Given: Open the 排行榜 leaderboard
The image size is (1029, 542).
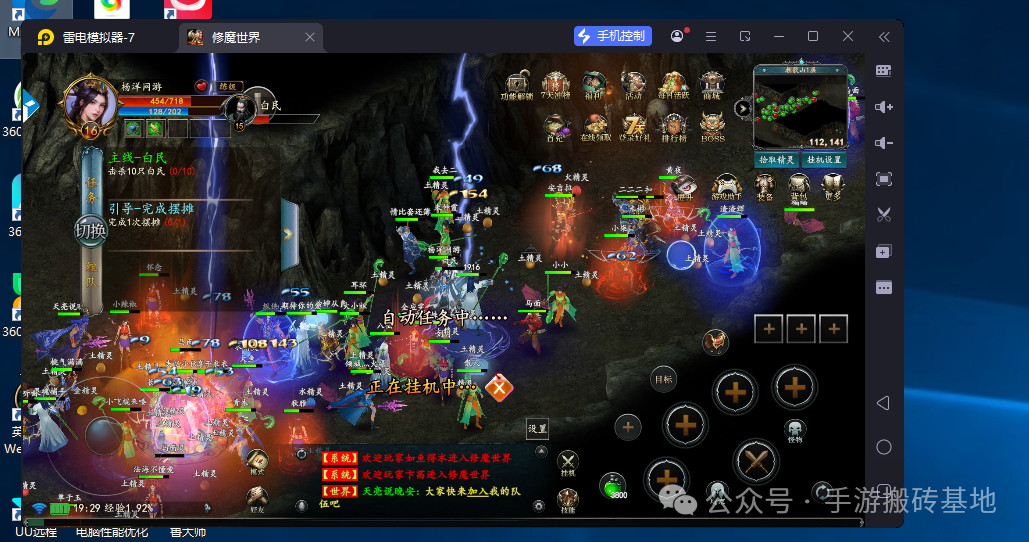Looking at the screenshot, I should 674,127.
